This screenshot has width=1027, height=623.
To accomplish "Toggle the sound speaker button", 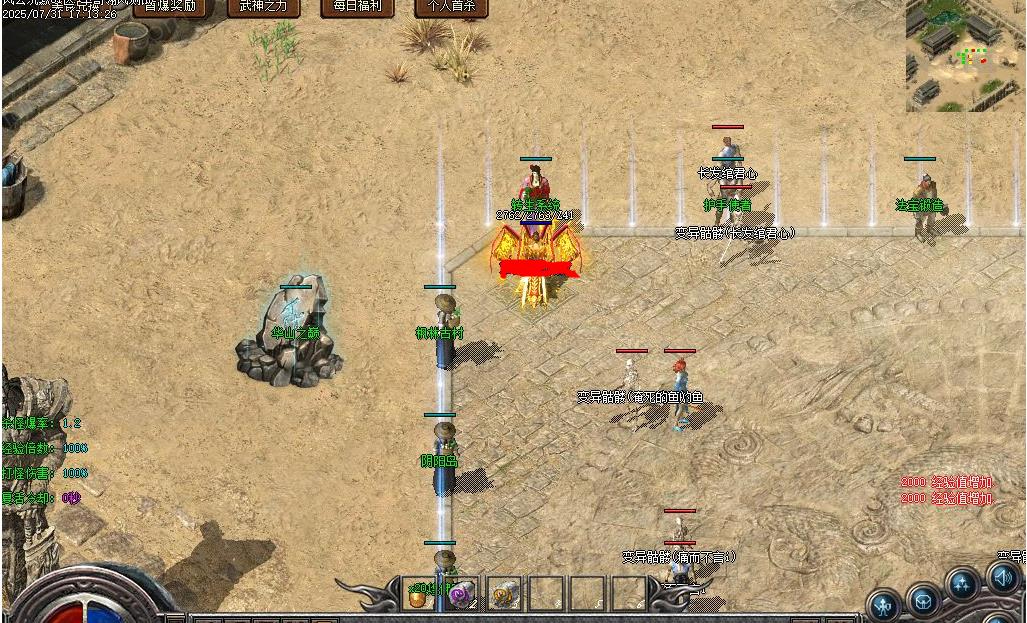I will point(1002,577).
